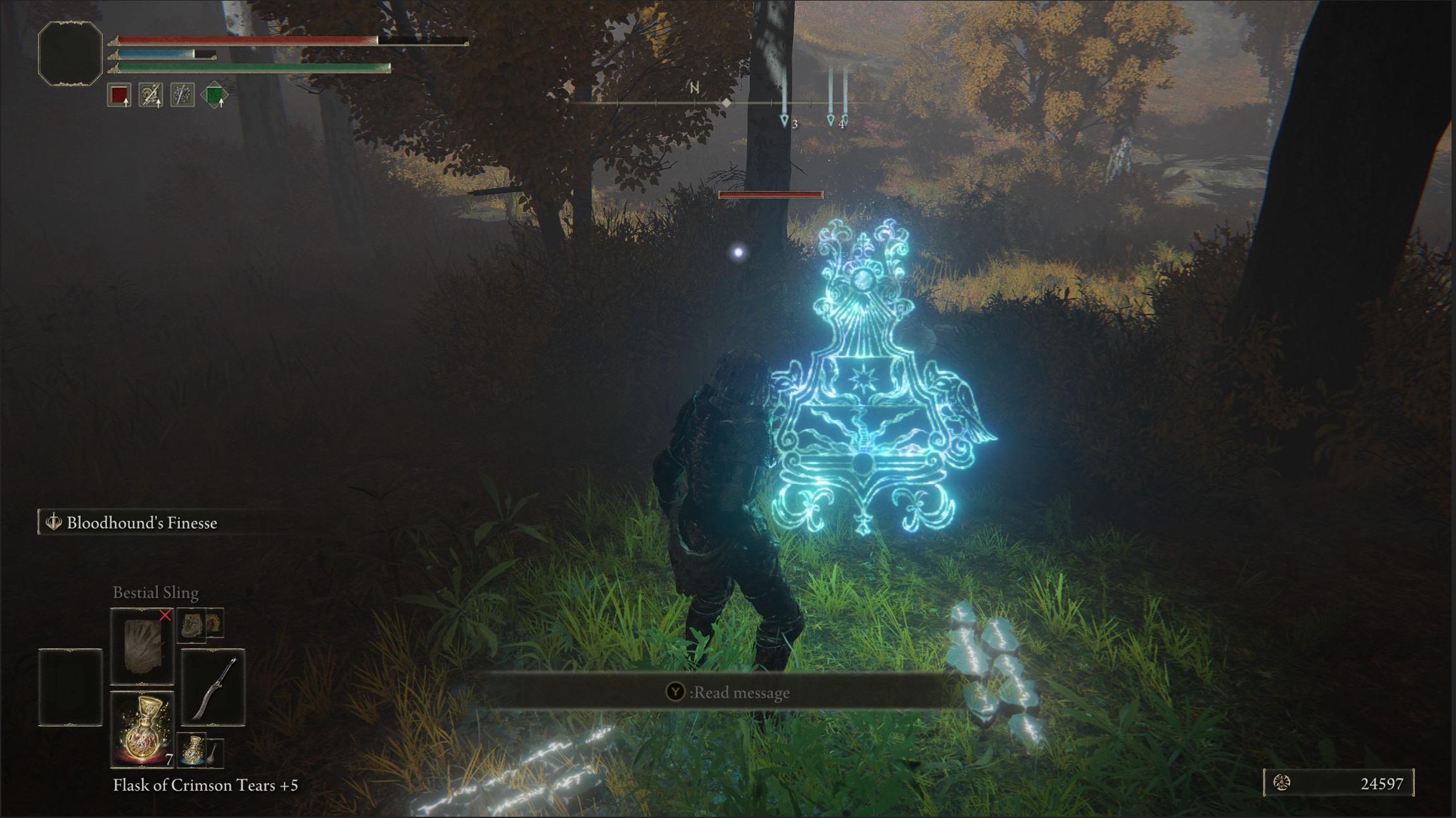Click the Bloodhound's Finesse skill label
The image size is (1456, 818).
[x=141, y=523]
